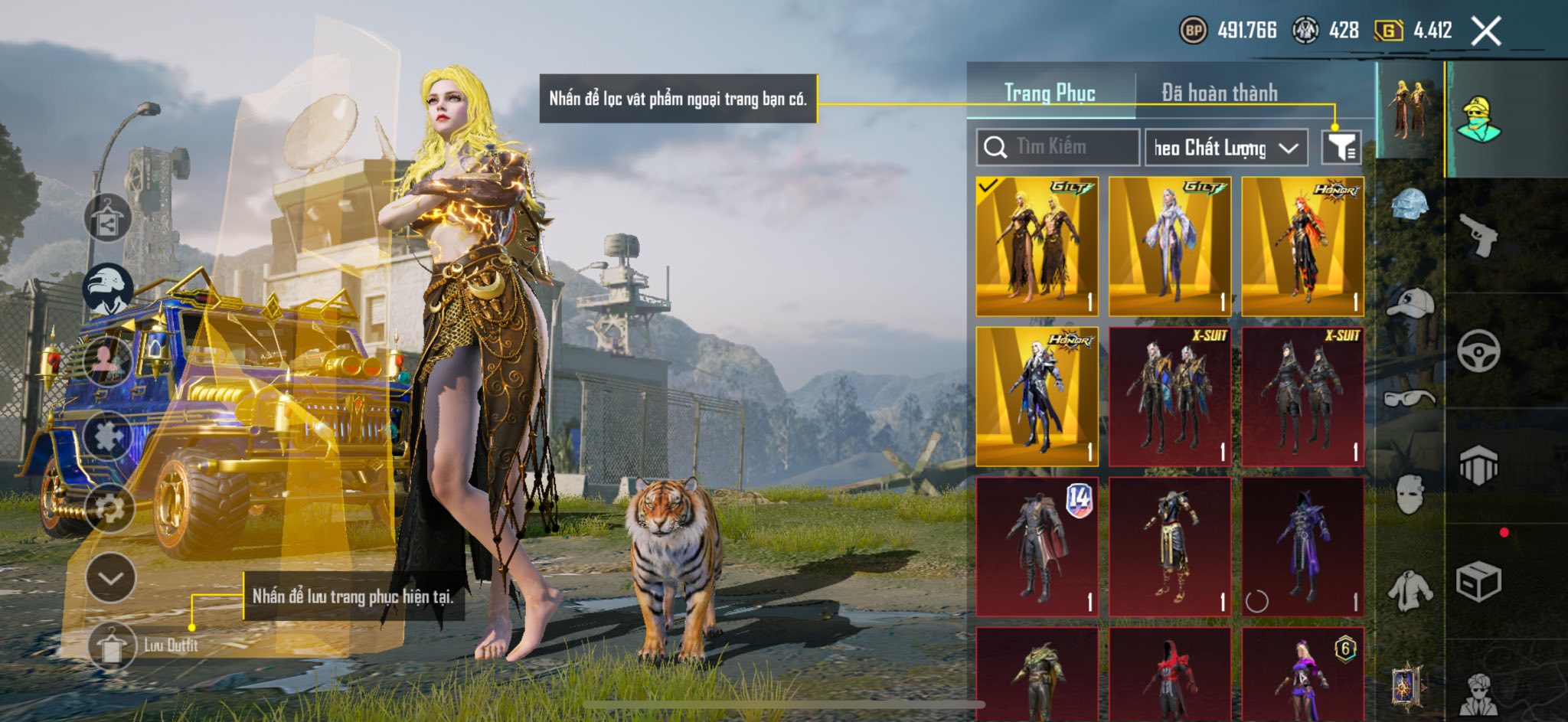Toggle the owned-items filter funnel button
This screenshot has width=1568, height=722.
[1341, 147]
